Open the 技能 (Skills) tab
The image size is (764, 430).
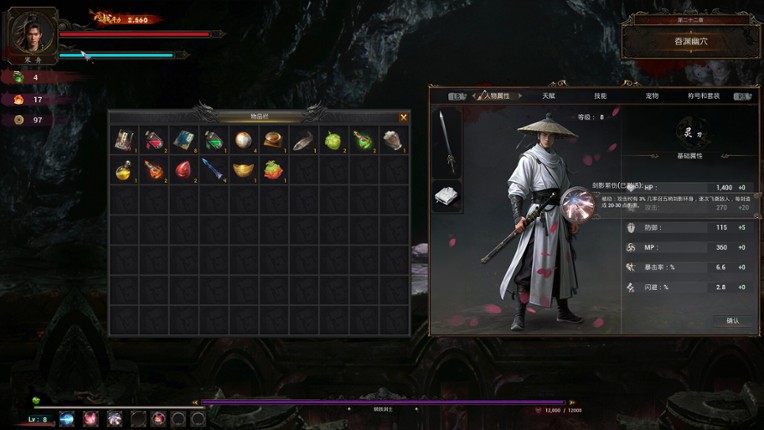click(600, 96)
